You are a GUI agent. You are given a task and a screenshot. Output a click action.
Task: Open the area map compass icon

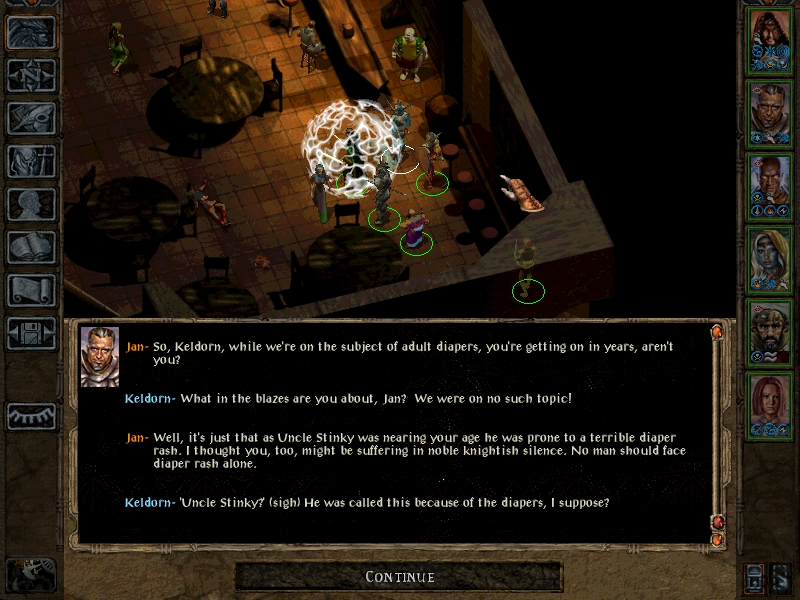point(31,75)
